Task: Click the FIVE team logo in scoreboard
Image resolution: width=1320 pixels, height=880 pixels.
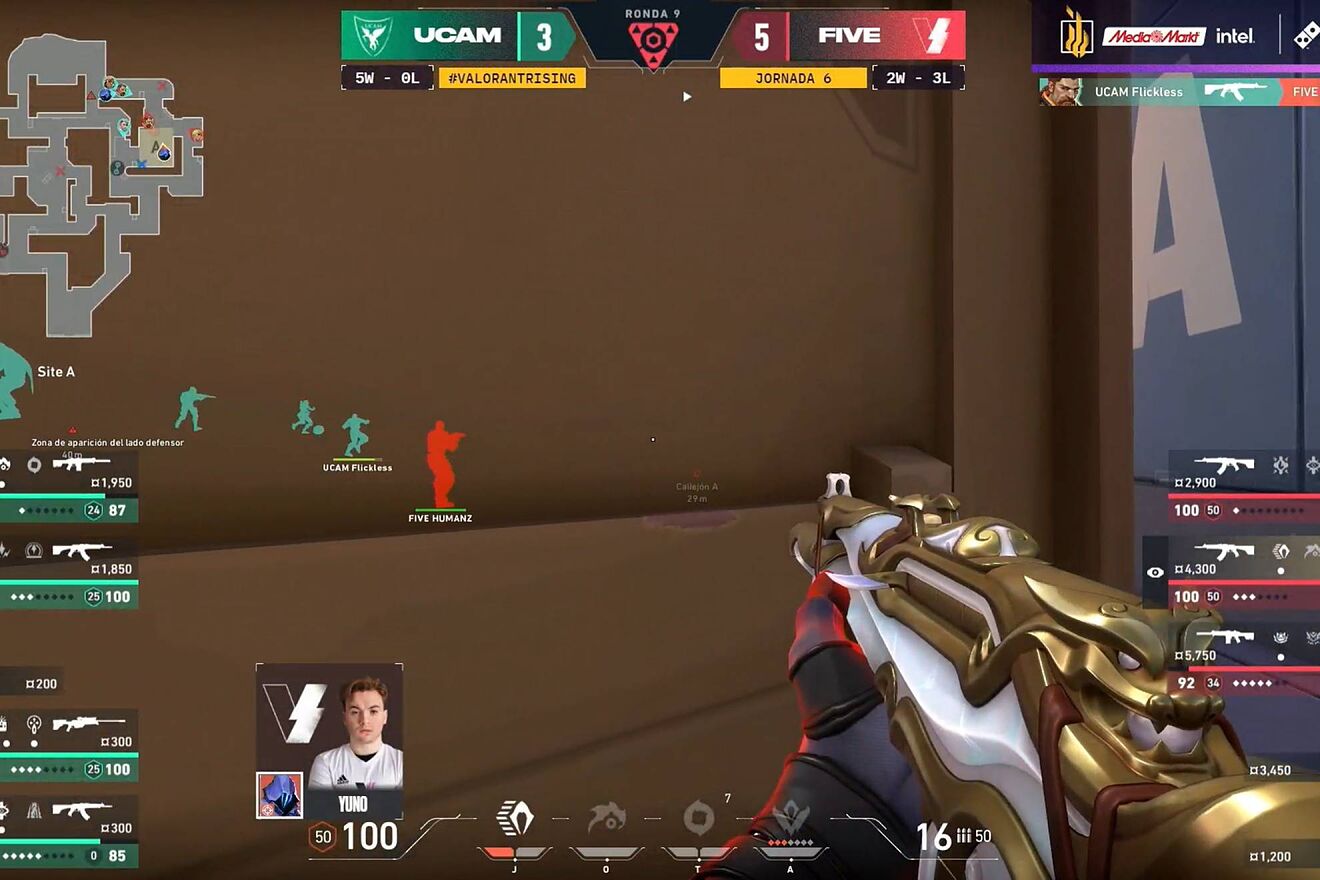Action: coord(936,36)
